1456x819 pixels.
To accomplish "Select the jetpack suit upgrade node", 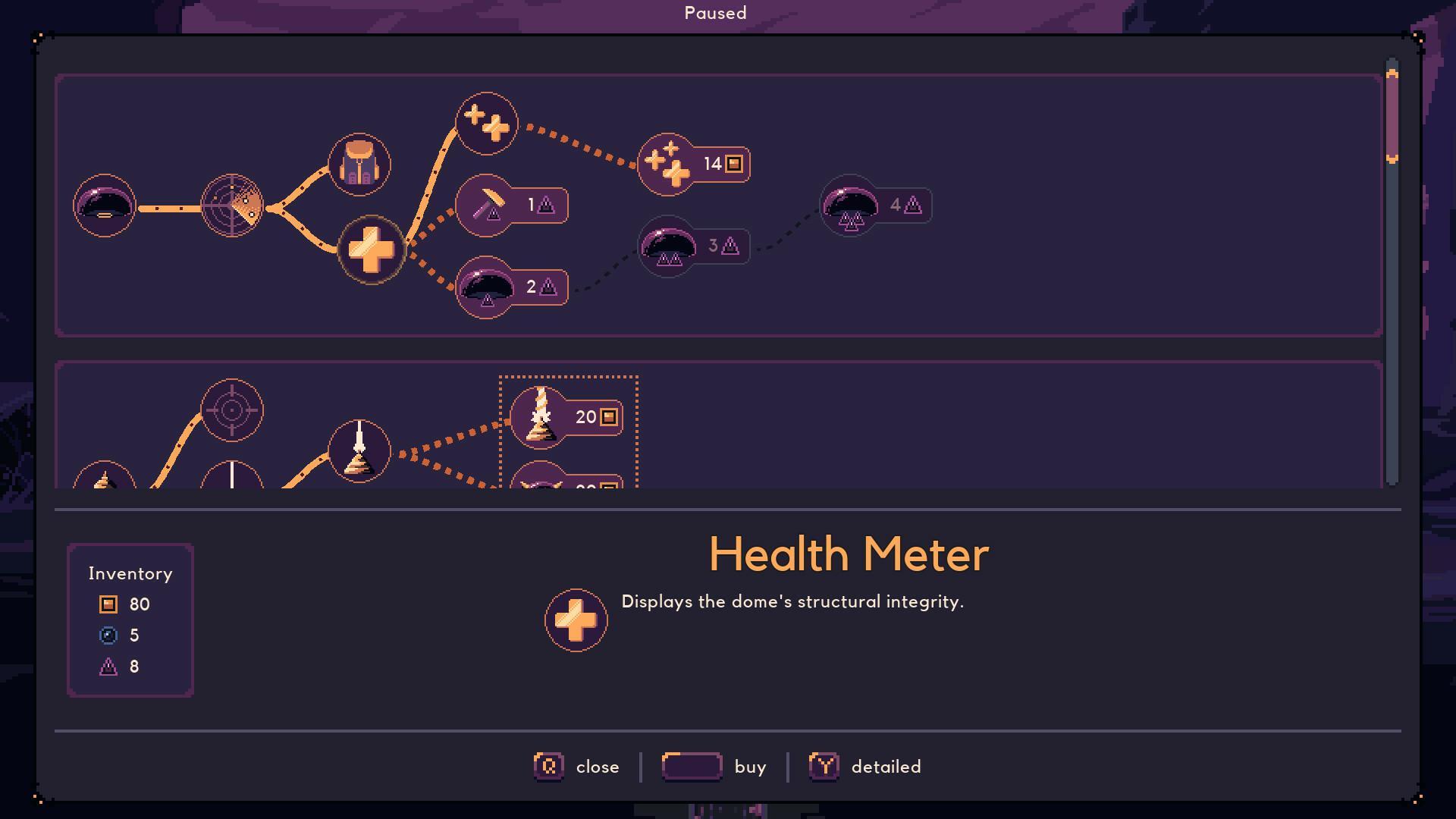I will [x=359, y=165].
